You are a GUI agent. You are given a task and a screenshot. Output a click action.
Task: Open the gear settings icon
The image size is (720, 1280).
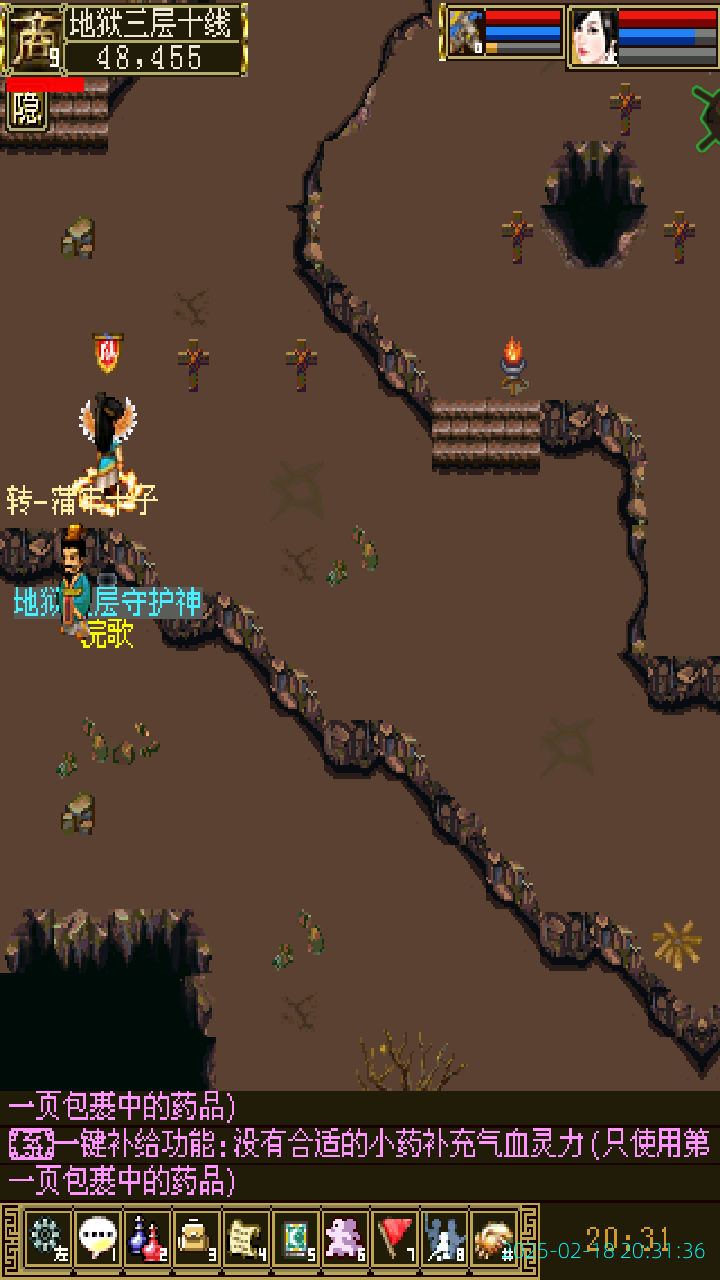47,1237
